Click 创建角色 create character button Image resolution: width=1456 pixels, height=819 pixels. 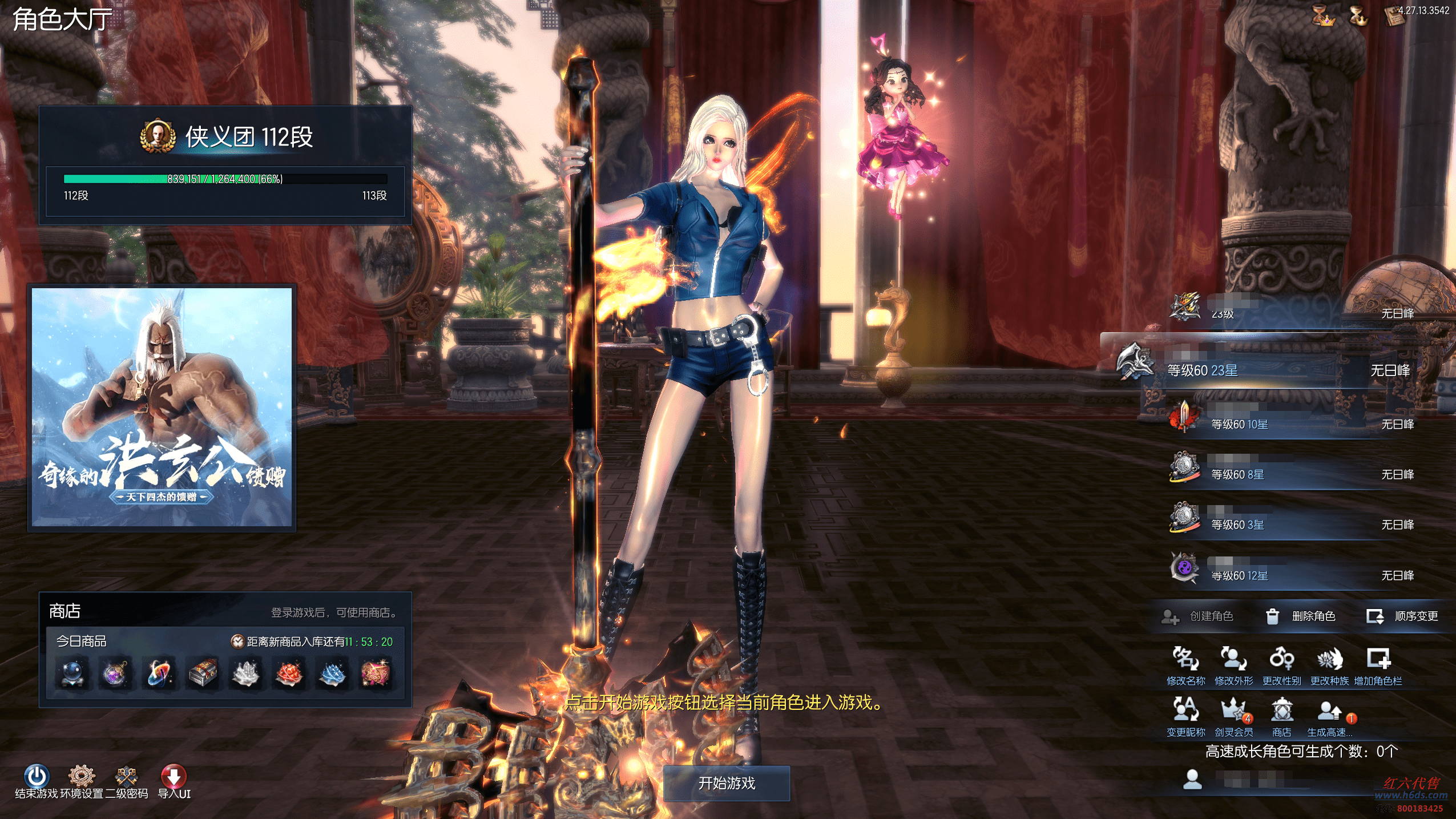pos(1199,616)
